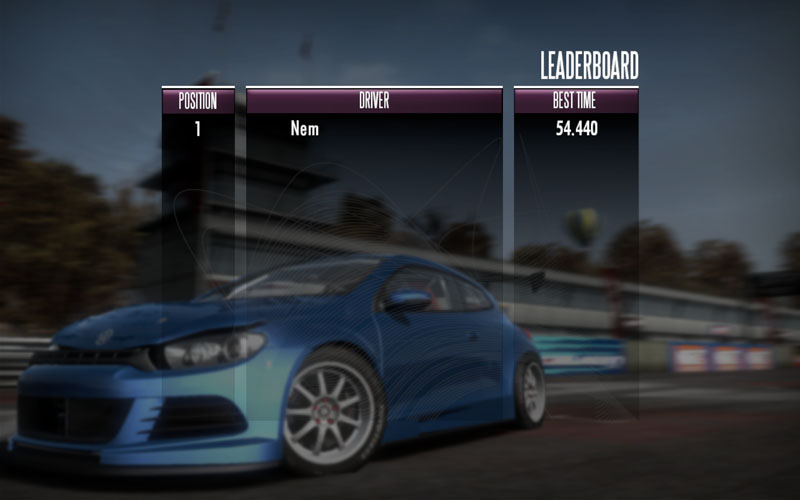The height and width of the screenshot is (500, 800).
Task: Click the Position column header
Action: pos(198,101)
